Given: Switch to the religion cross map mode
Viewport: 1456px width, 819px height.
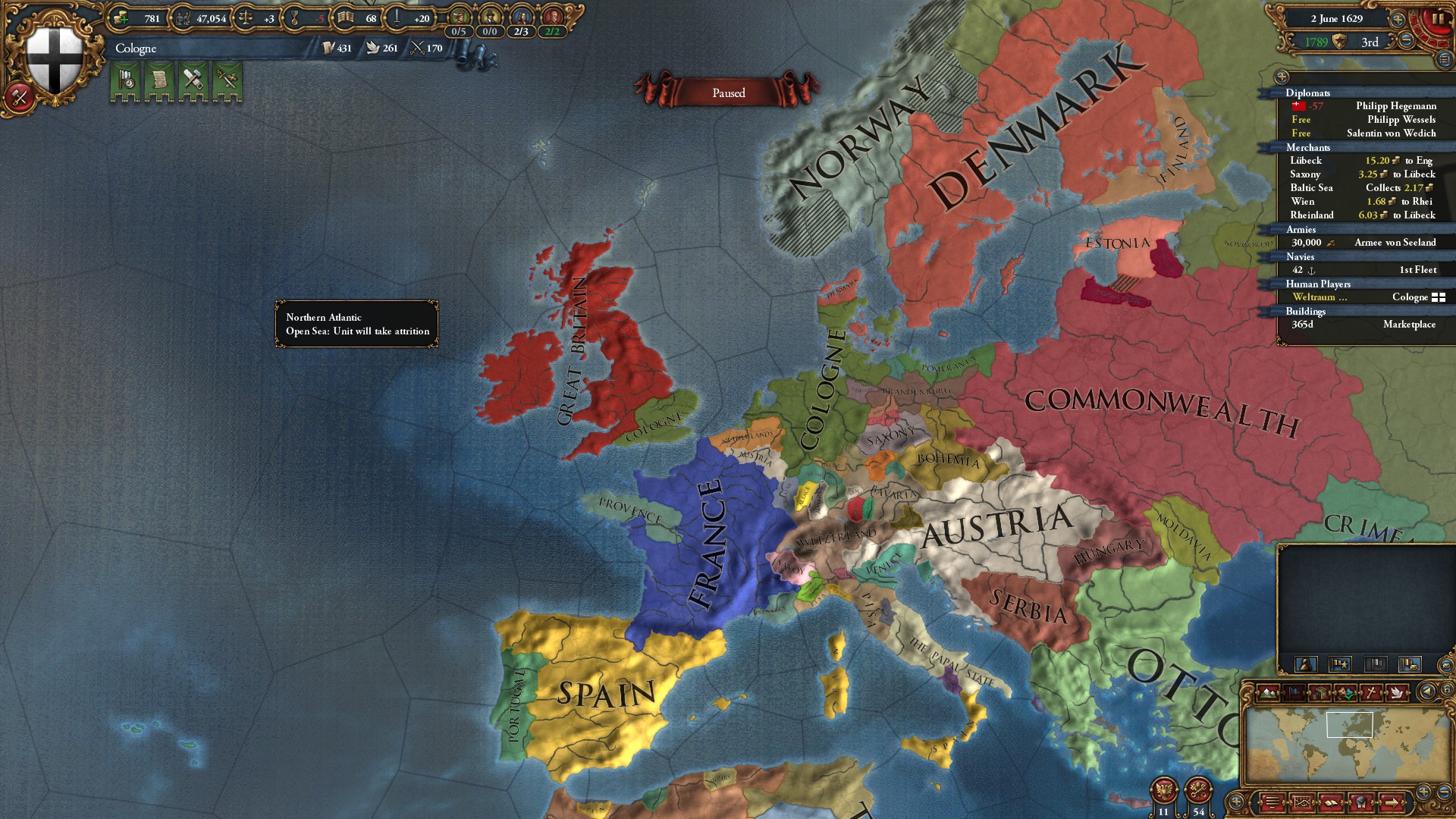Looking at the screenshot, I should 1371,692.
